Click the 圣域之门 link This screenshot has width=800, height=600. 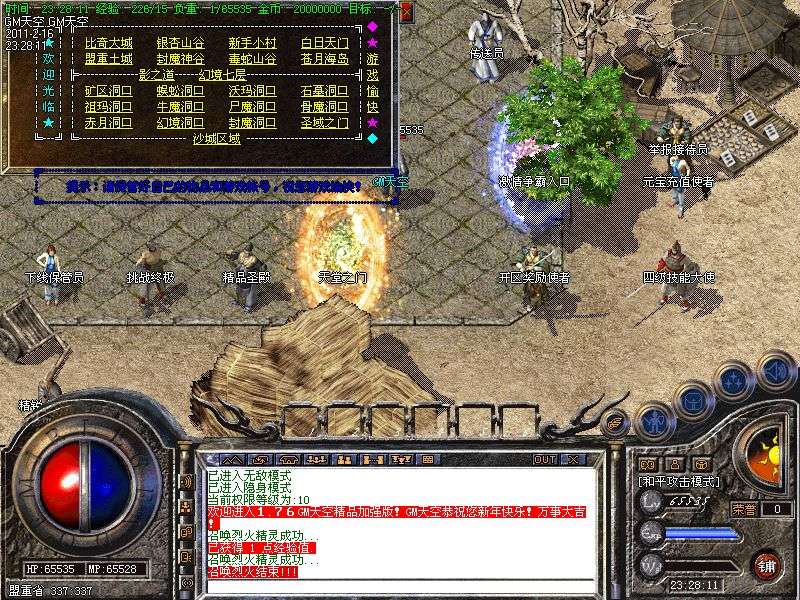[x=324, y=123]
